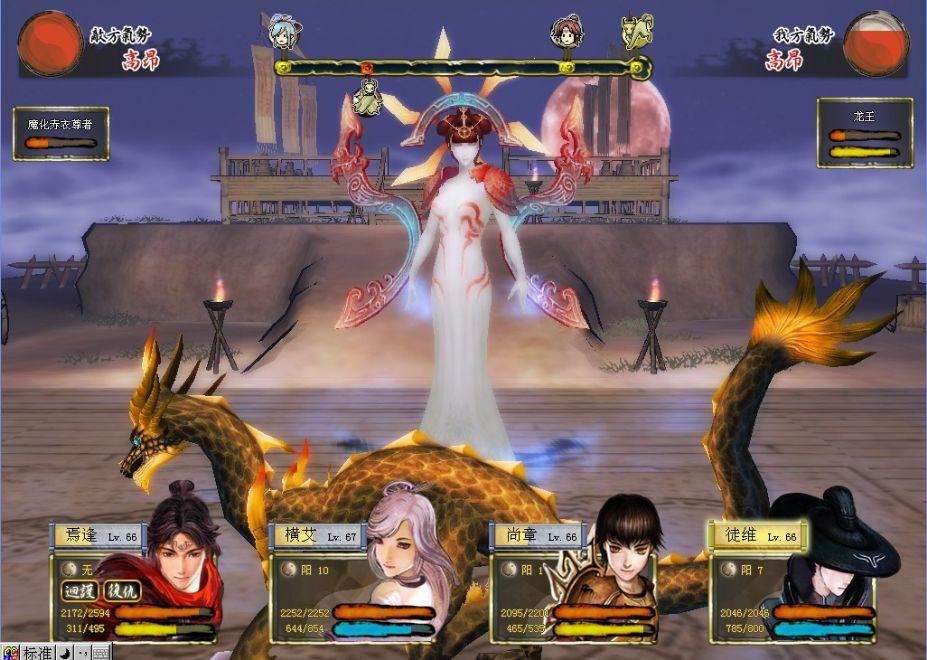Select the 魔化赤衣尊者 enemy panel
Screen dimensions: 927x660
click(x=61, y=133)
